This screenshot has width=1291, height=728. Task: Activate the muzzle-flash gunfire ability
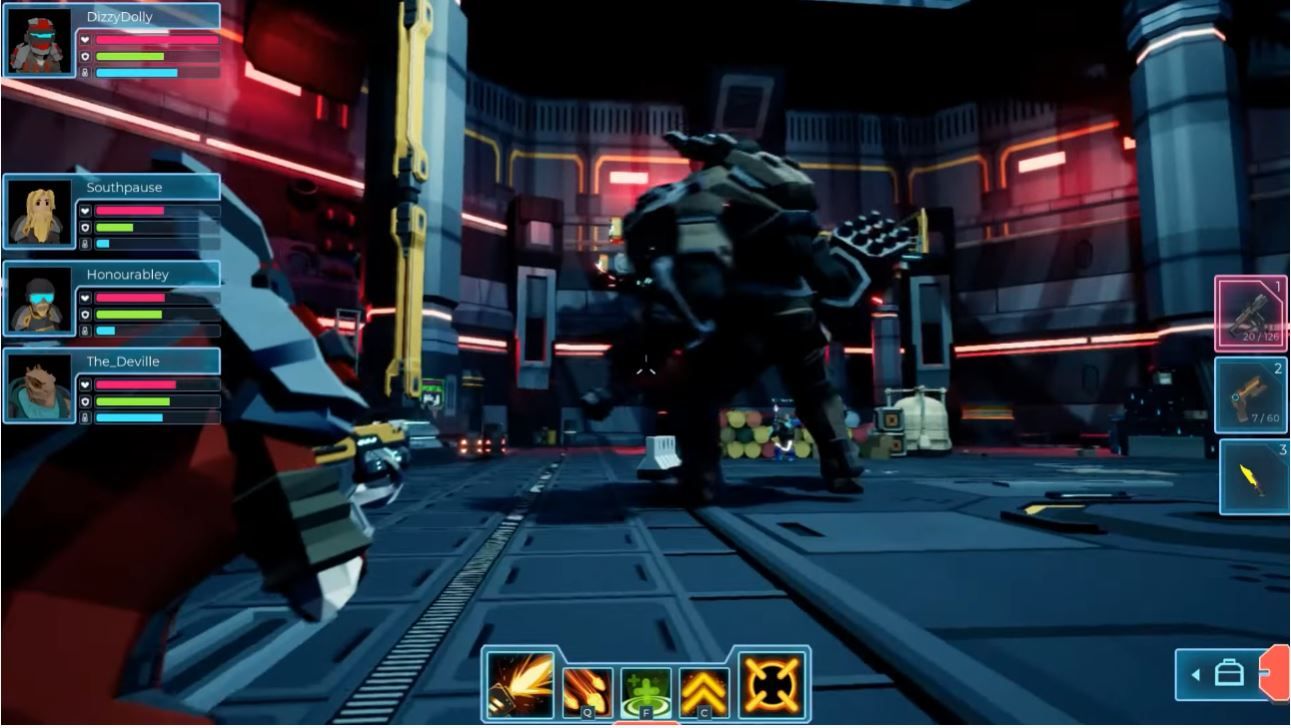click(520, 685)
